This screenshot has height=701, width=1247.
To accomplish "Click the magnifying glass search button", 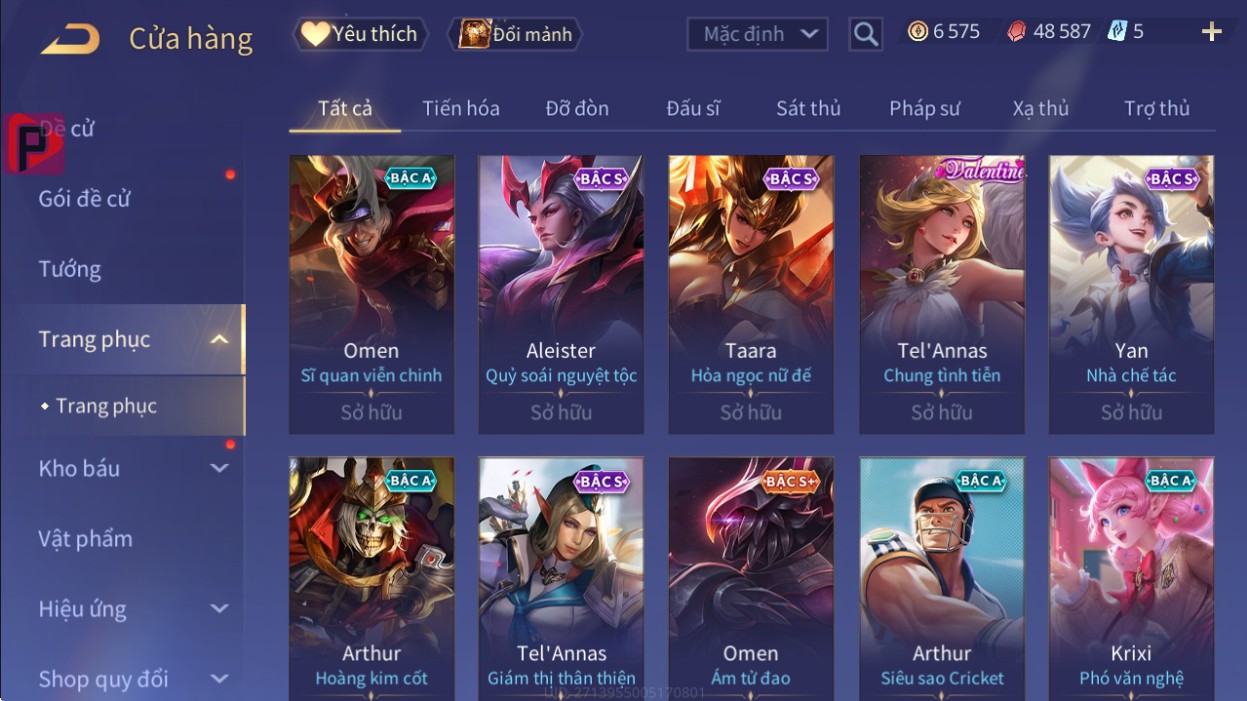I will tap(865, 35).
